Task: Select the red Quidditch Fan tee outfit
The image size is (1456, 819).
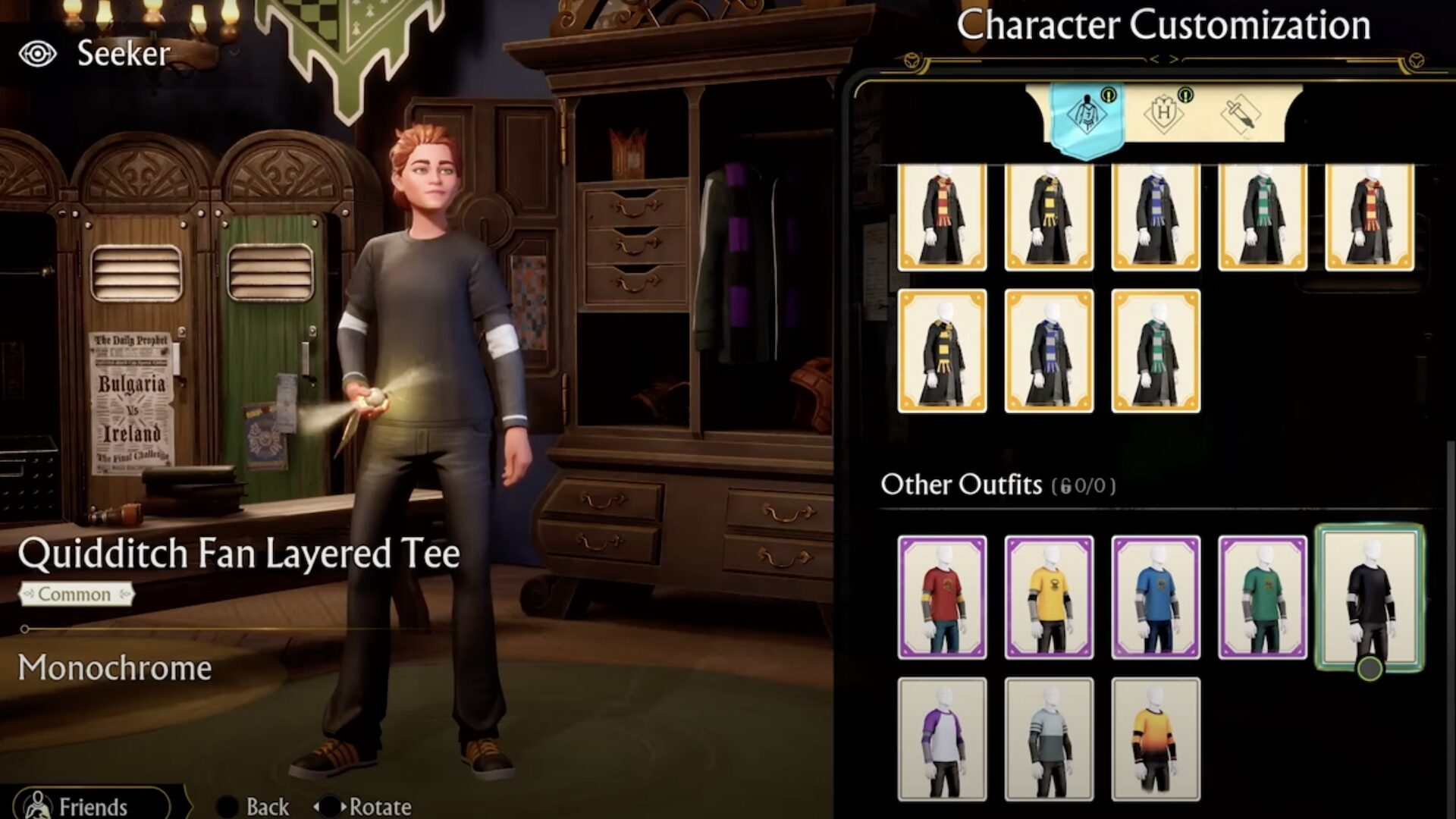Action: tap(942, 597)
